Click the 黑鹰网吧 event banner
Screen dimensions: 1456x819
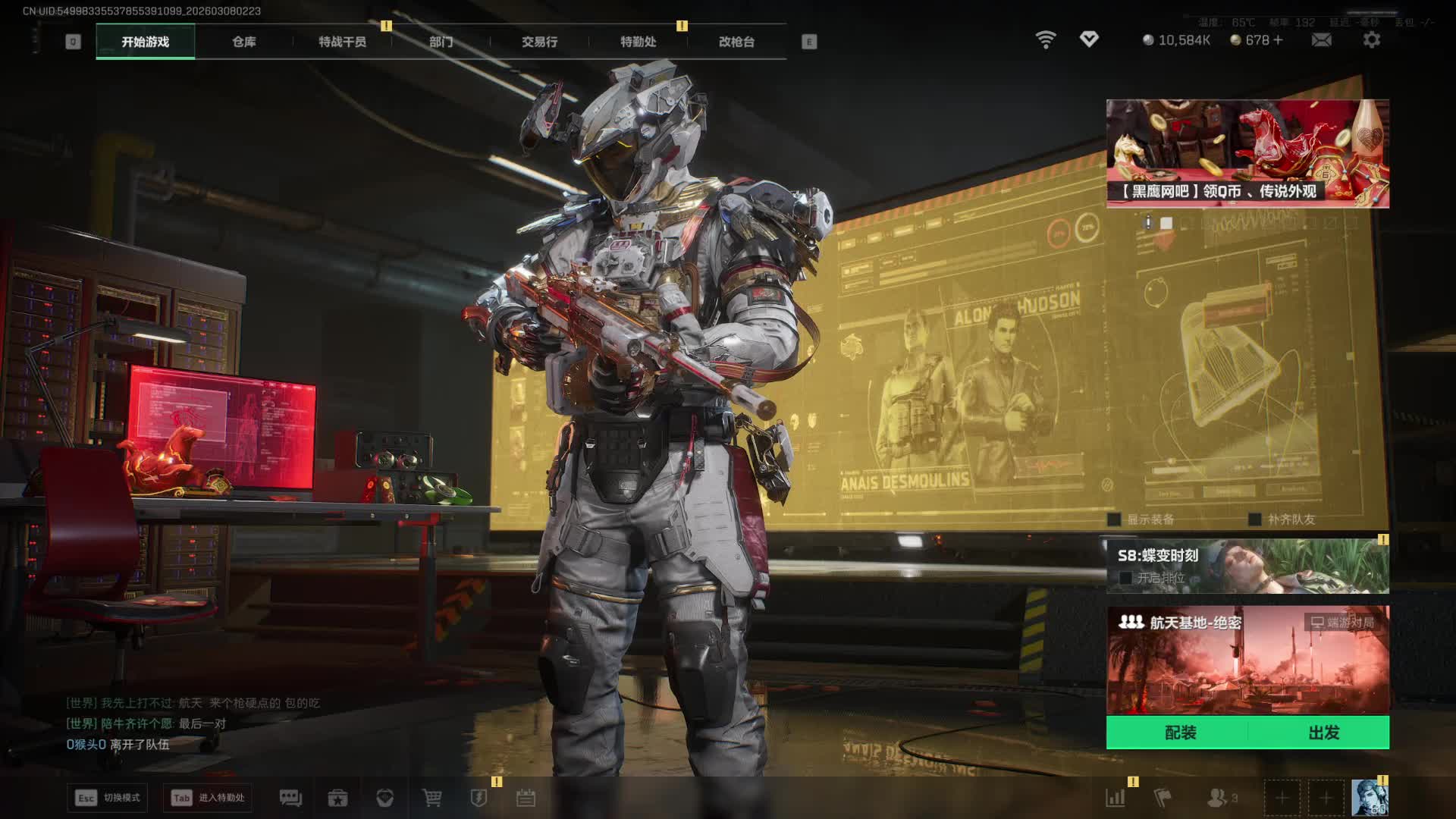pos(1247,153)
